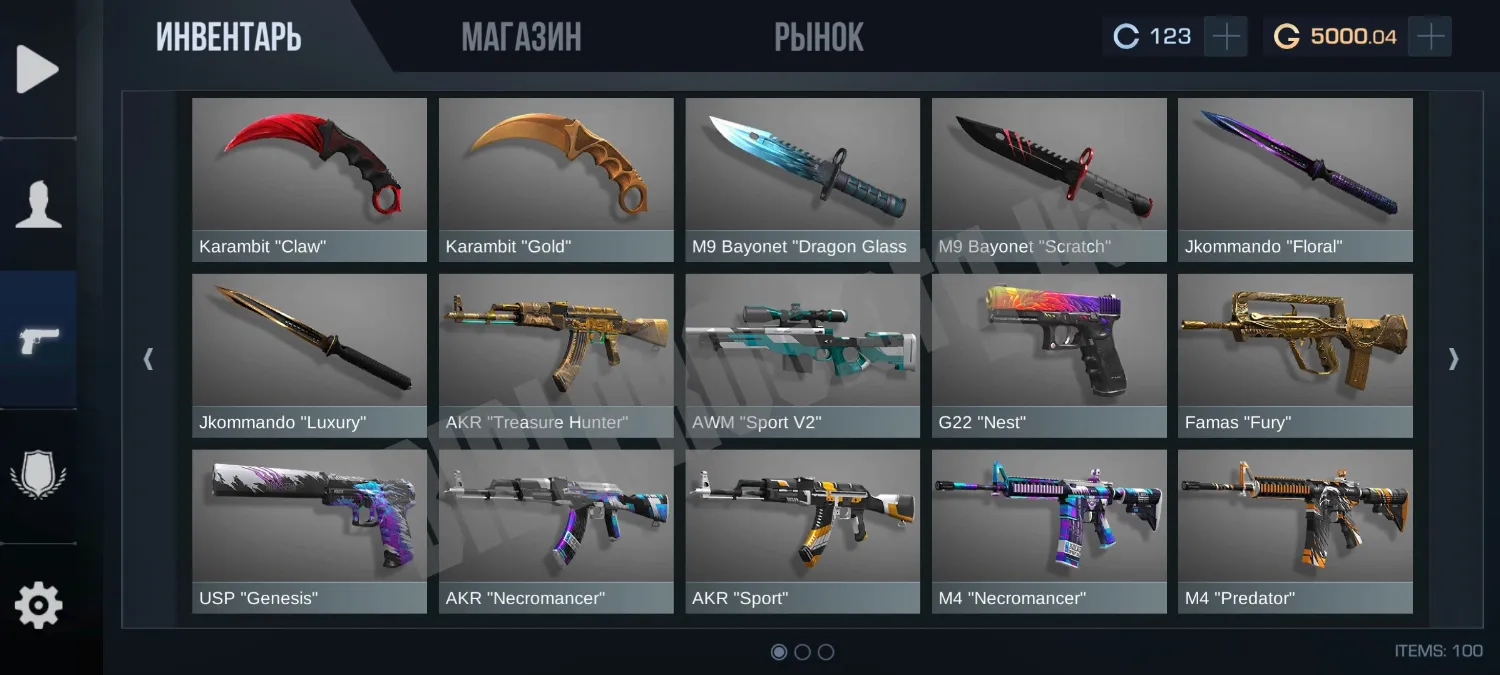Go to previous inventory page arrow

(x=149, y=359)
